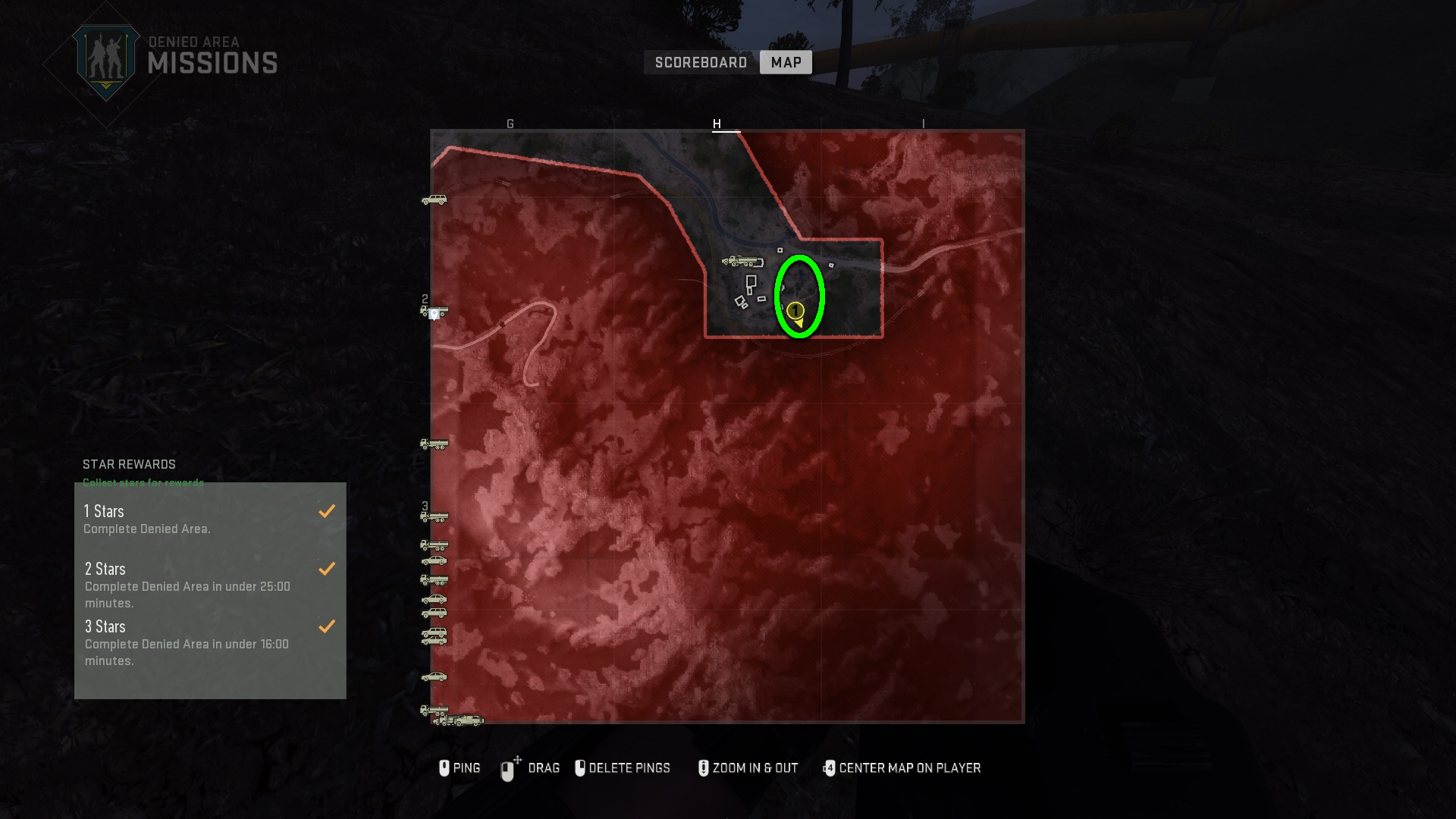Image resolution: width=1456 pixels, height=819 pixels.
Task: Select the mouse icon beside ZOOM IN & OUT
Action: 703,768
